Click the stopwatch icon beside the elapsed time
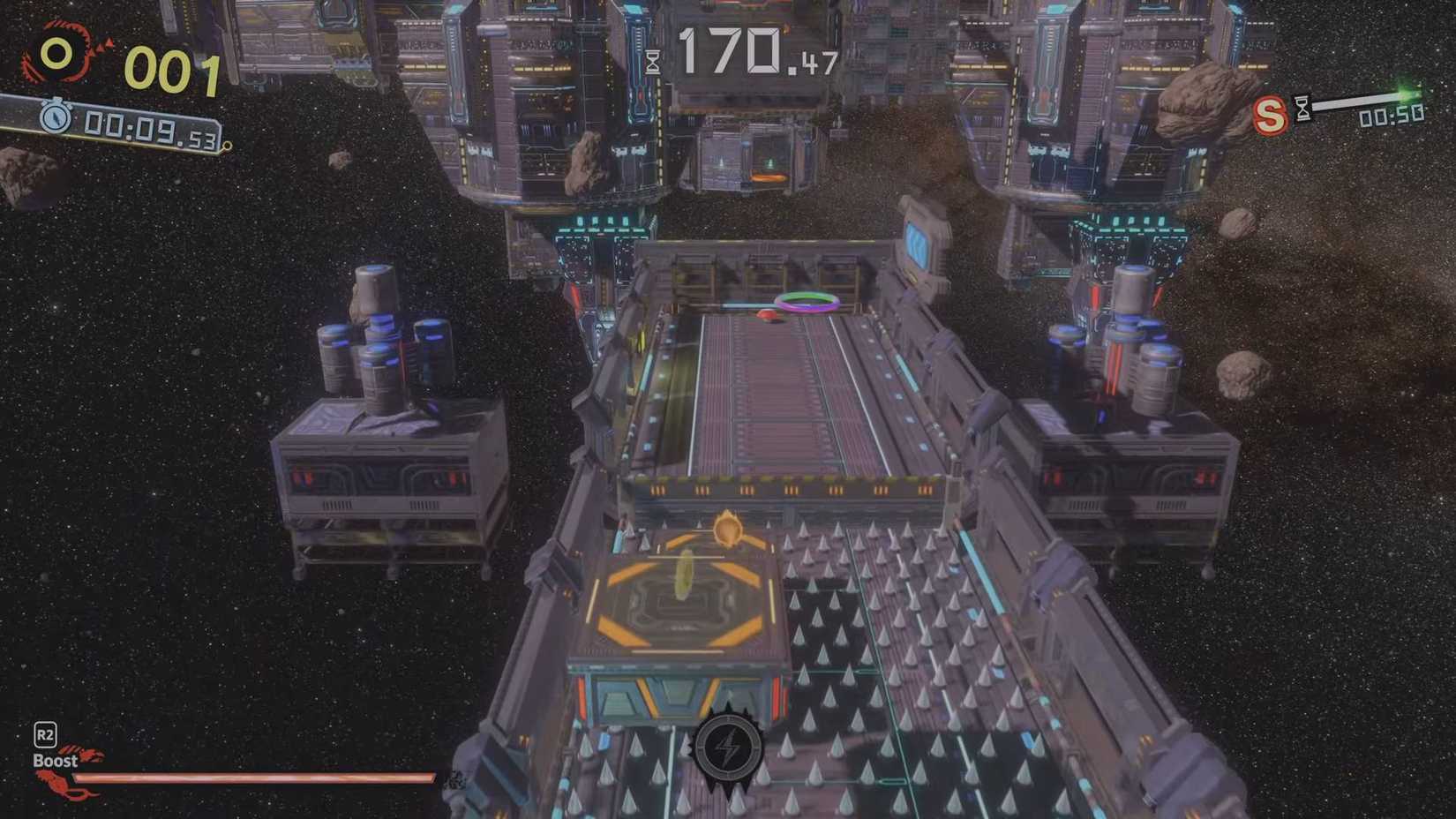The width and height of the screenshot is (1456, 819). (x=55, y=116)
